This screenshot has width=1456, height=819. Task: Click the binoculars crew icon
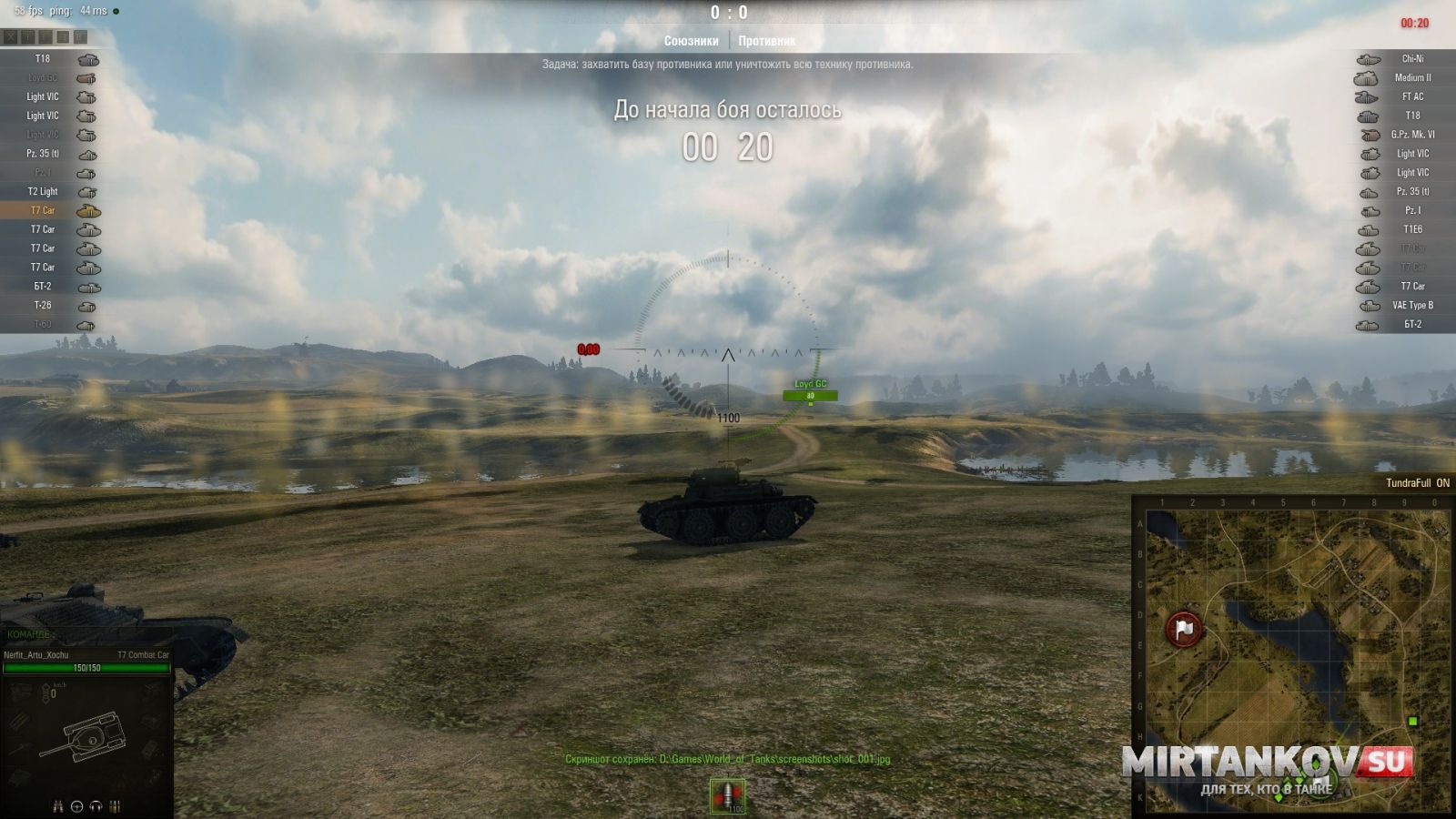point(58,806)
